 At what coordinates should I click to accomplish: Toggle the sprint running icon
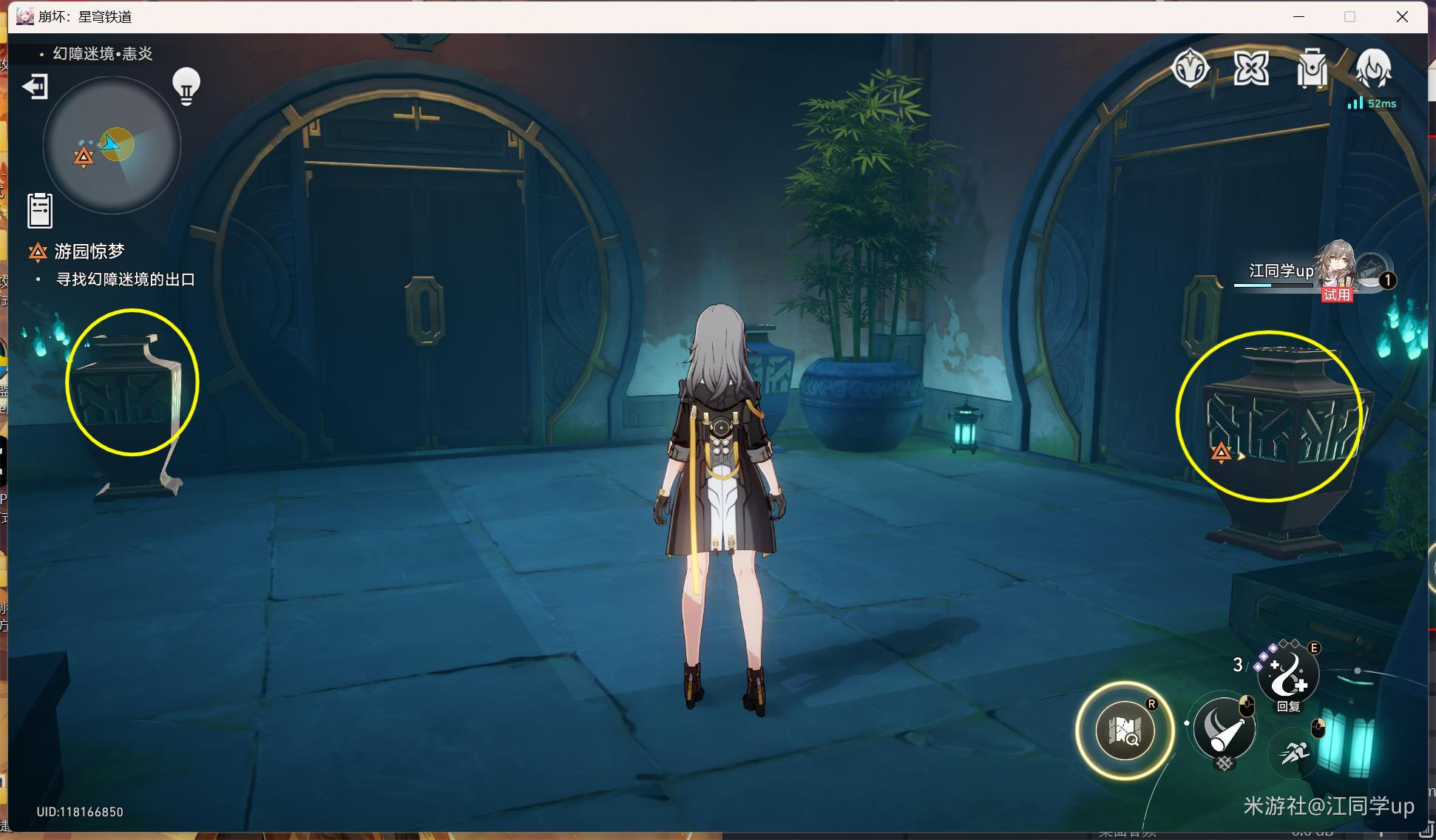coord(1295,753)
